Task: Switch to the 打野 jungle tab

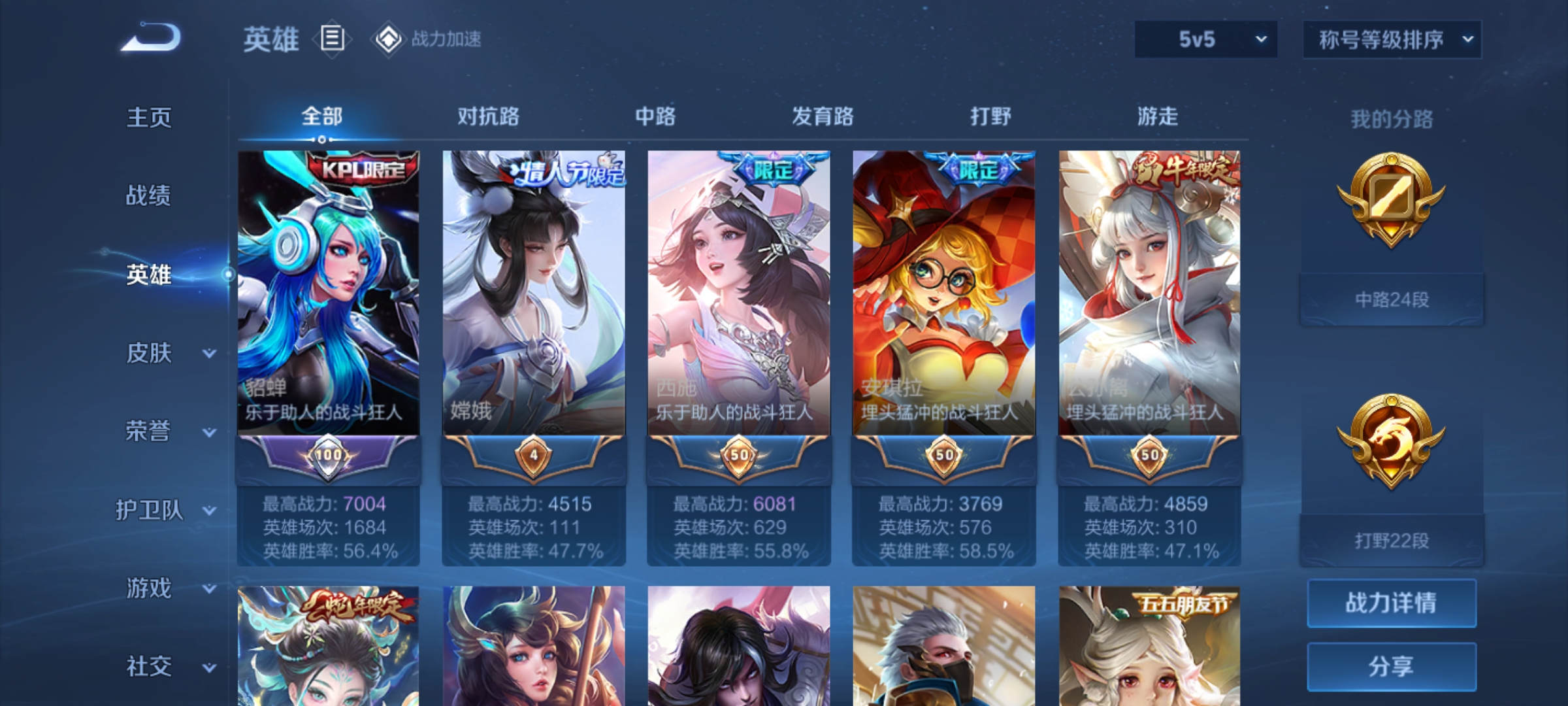Action: [x=990, y=116]
